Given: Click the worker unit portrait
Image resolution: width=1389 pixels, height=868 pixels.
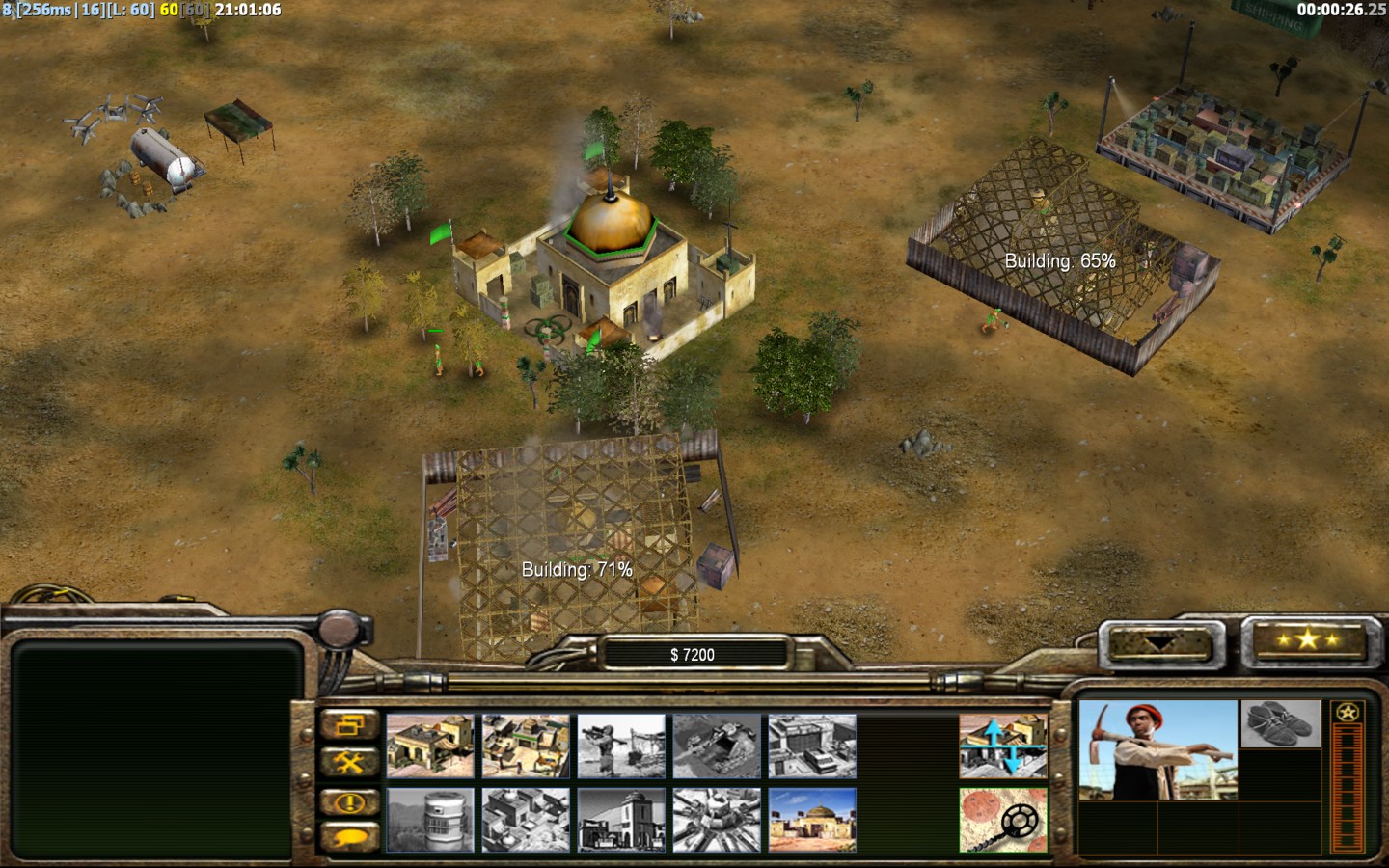Looking at the screenshot, I should [1157, 750].
